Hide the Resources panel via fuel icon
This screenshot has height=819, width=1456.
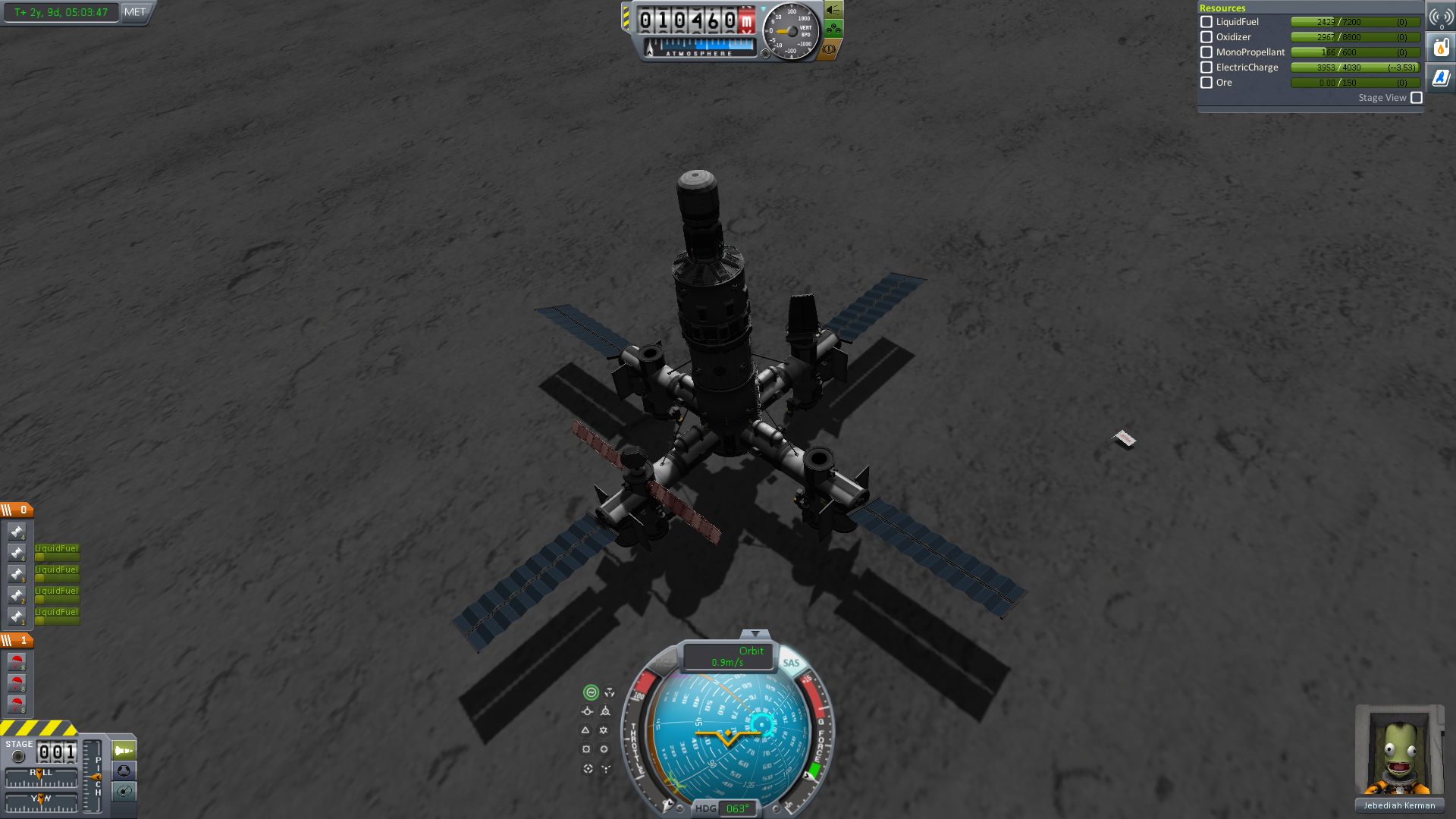click(1441, 48)
